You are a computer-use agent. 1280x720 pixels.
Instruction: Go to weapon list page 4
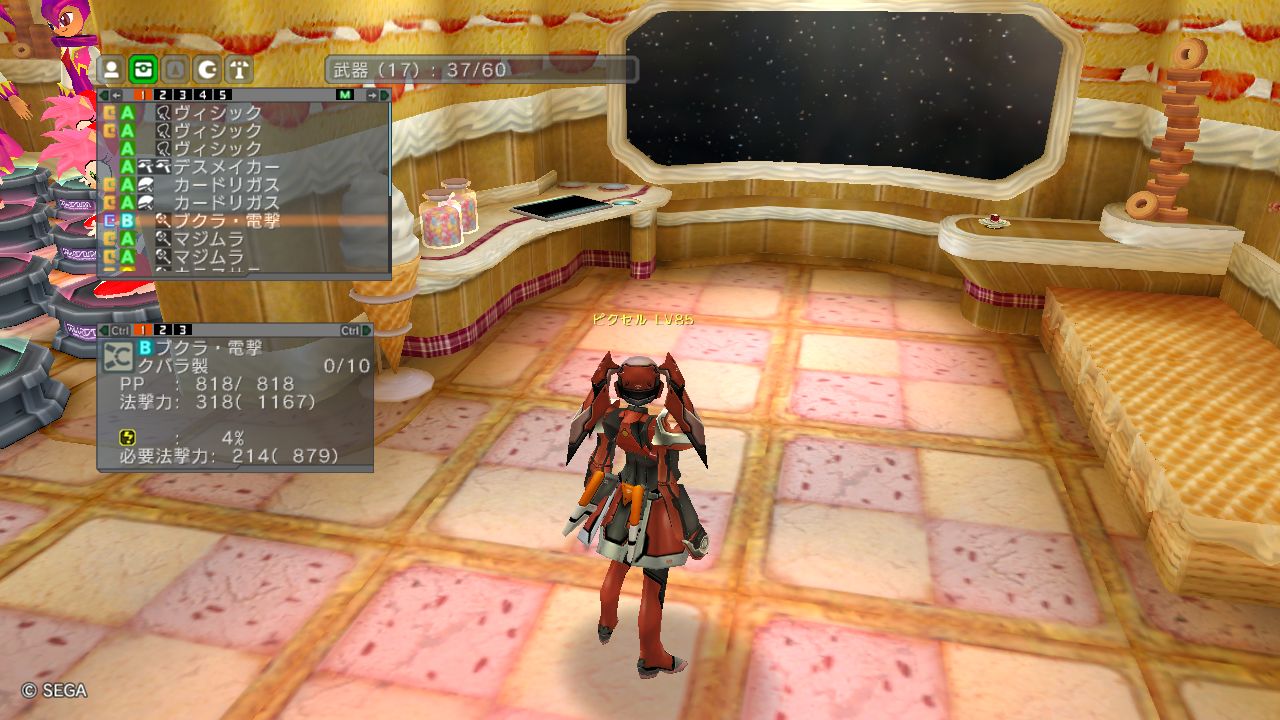pos(203,95)
